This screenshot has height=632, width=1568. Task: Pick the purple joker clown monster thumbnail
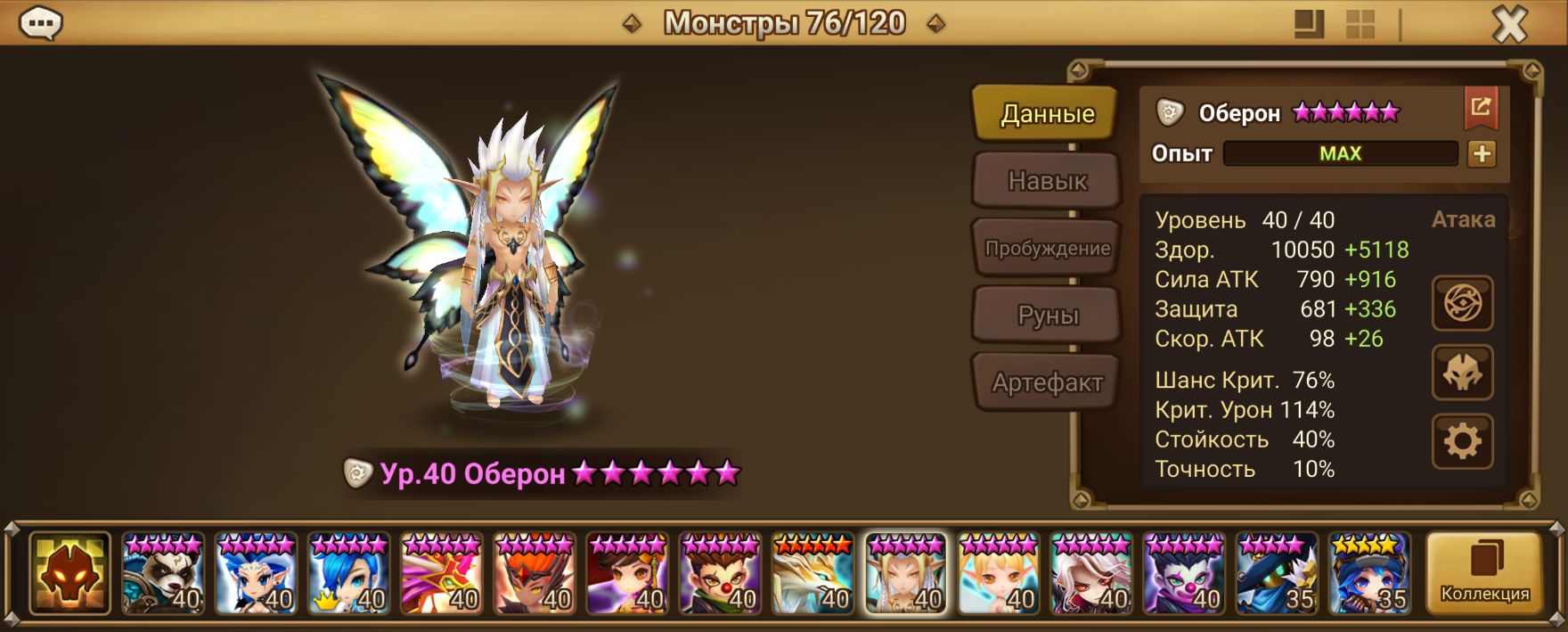[x=1182, y=573]
